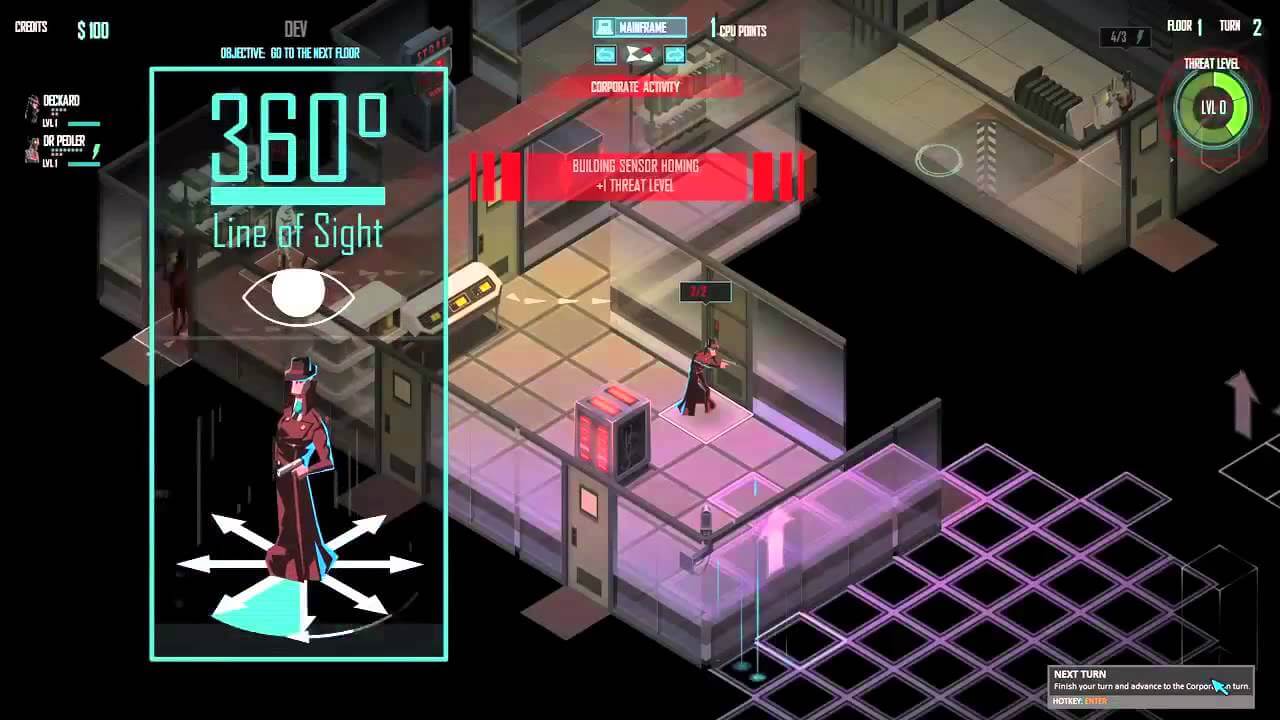Viewport: 1280px width, 720px height.
Task: Click the right rewind icon under Mainframe
Action: (675, 55)
